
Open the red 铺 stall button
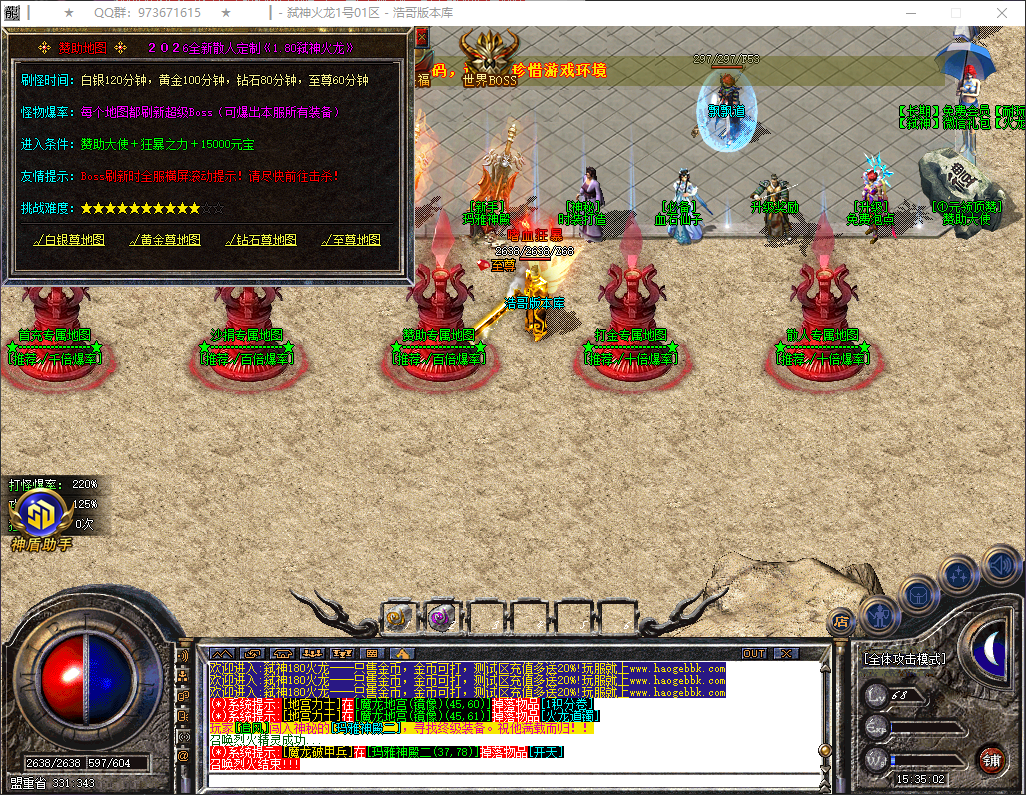click(x=991, y=759)
